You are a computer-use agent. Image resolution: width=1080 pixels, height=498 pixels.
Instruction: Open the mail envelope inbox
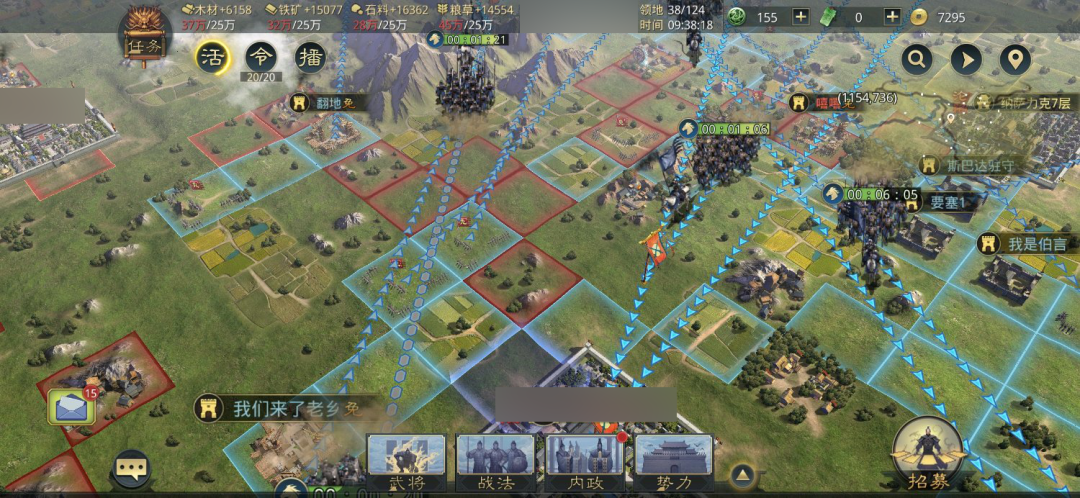point(71,406)
